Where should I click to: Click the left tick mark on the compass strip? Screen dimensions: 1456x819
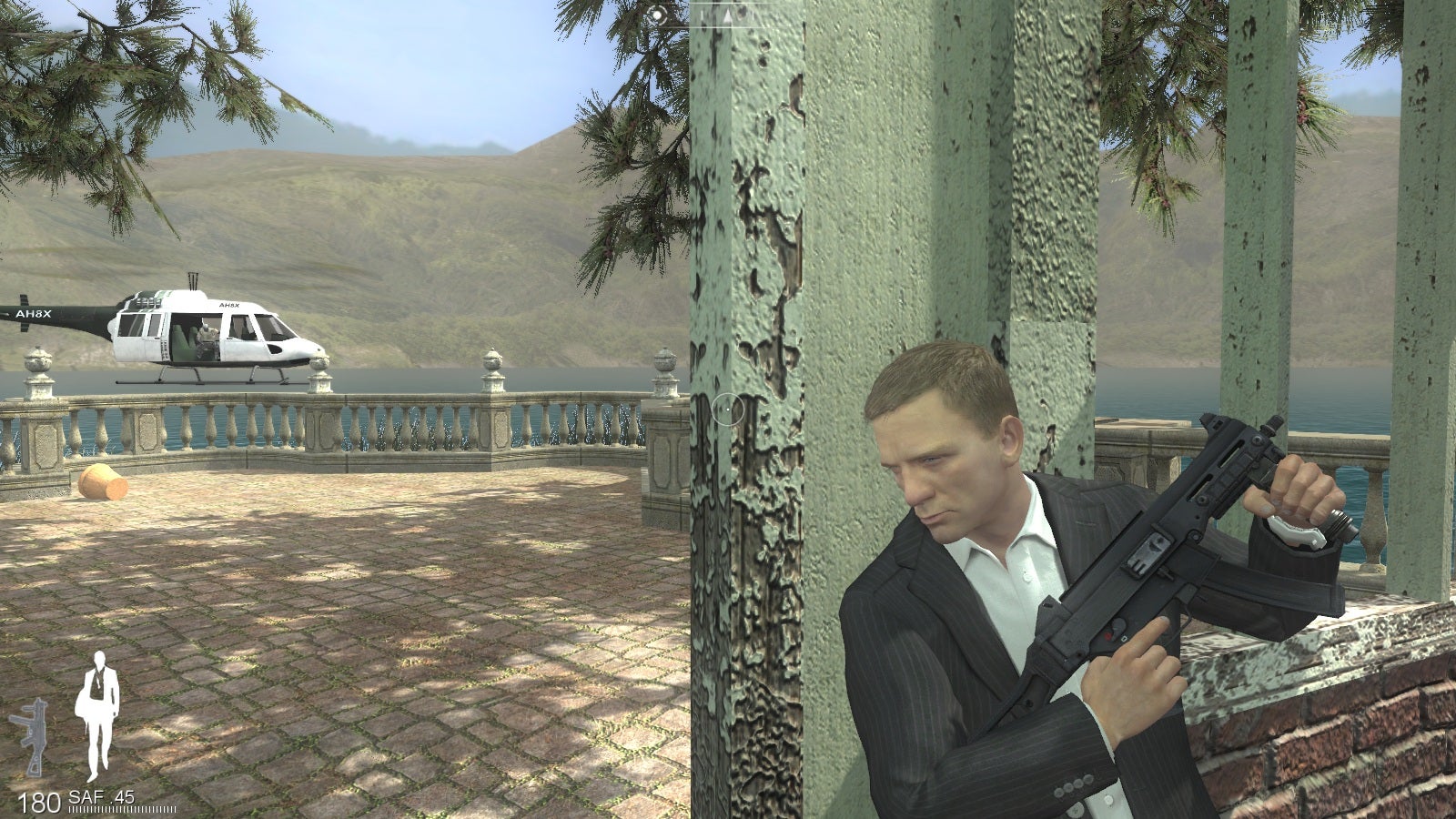point(702,16)
